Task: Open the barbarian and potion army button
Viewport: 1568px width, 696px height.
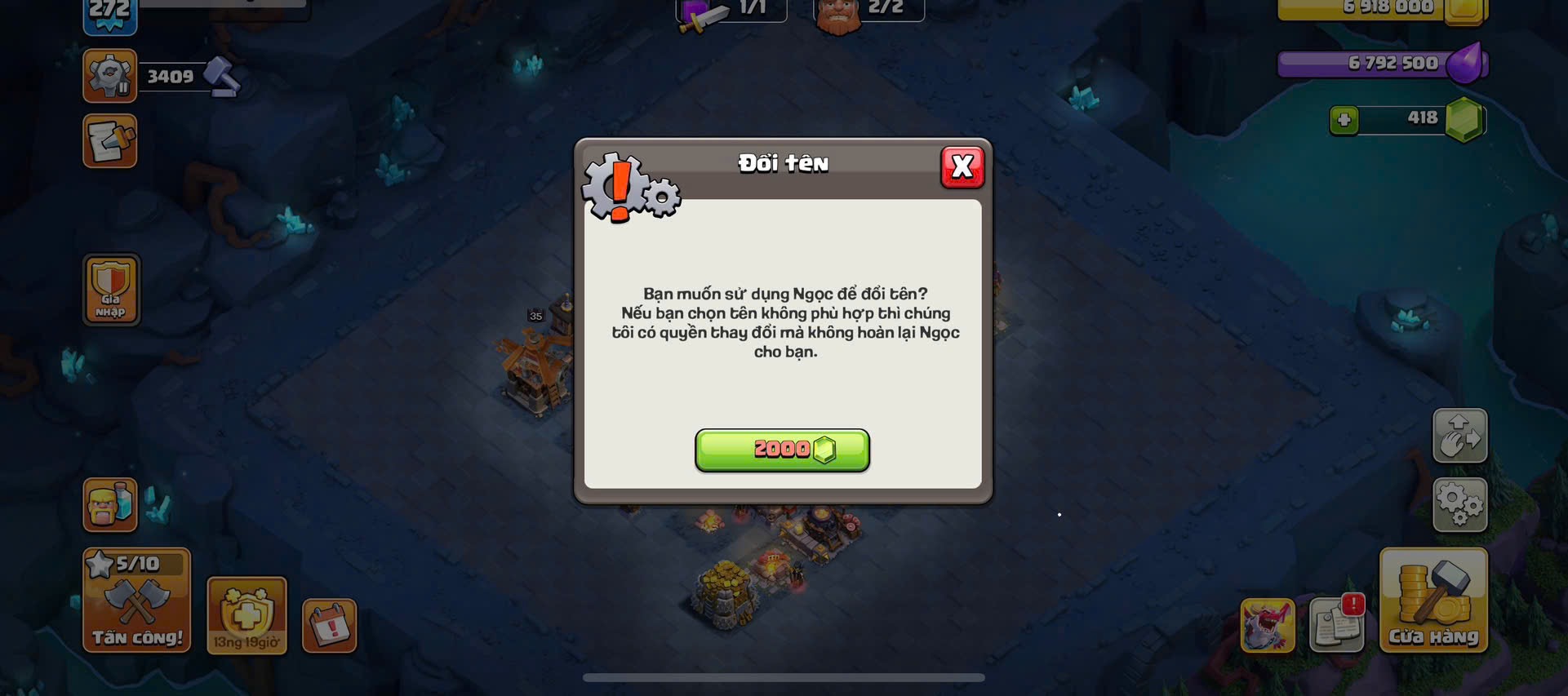Action: point(110,505)
